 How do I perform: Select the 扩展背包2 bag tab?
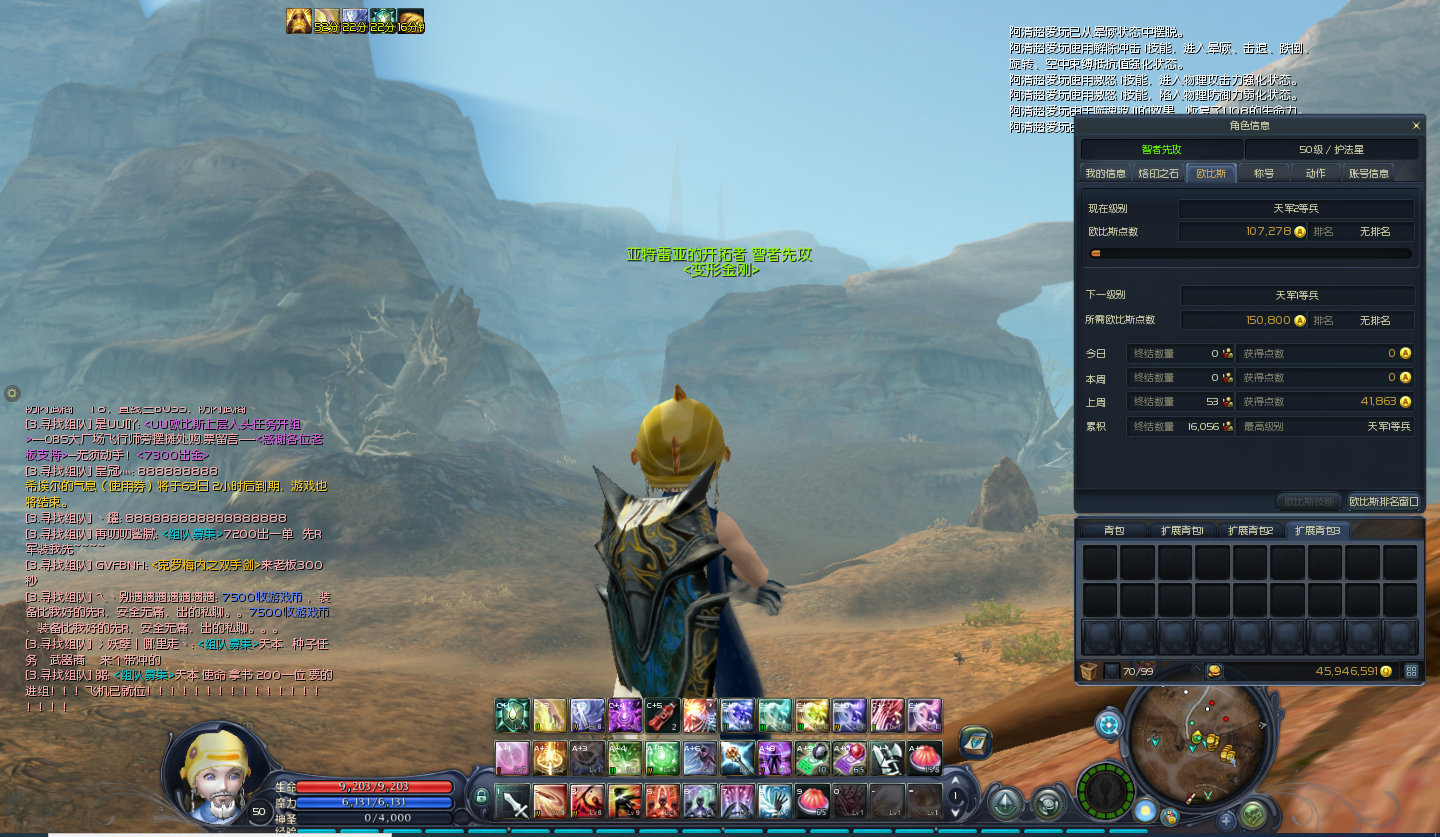coord(1251,530)
